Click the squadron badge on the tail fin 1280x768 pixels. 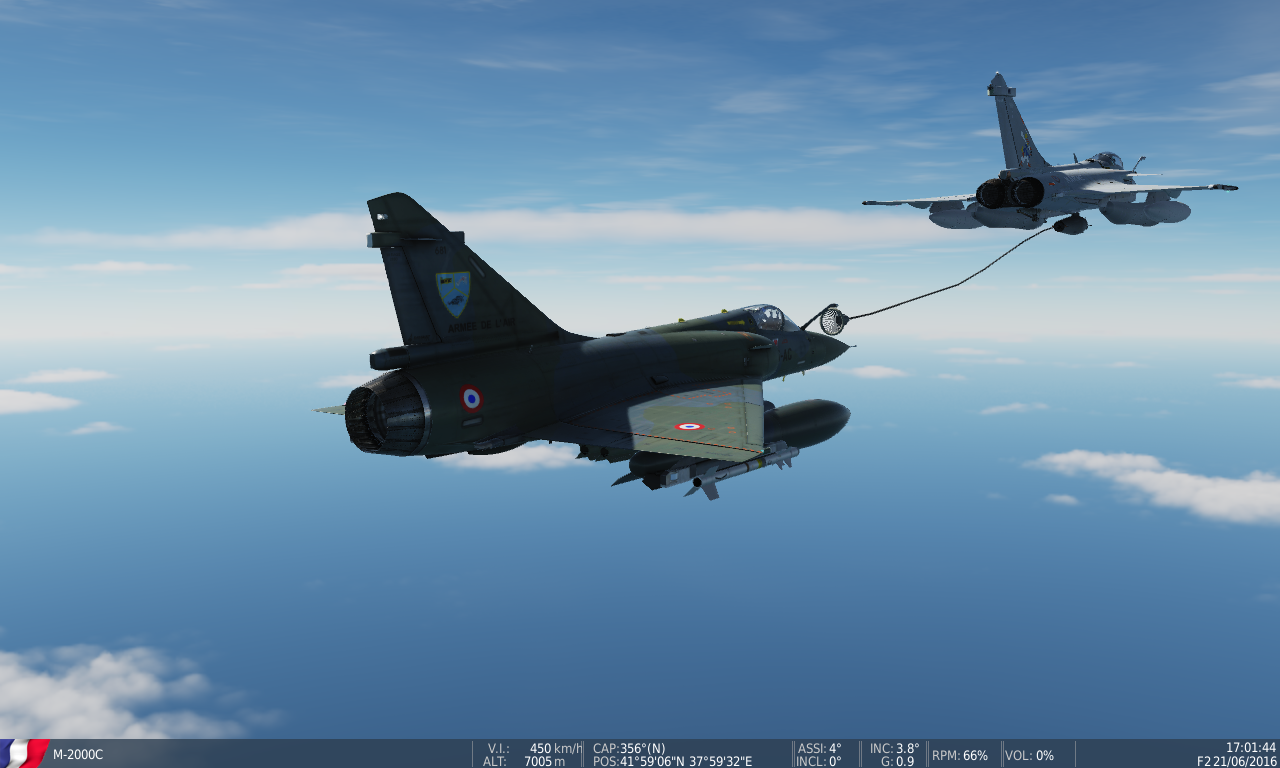(x=452, y=290)
